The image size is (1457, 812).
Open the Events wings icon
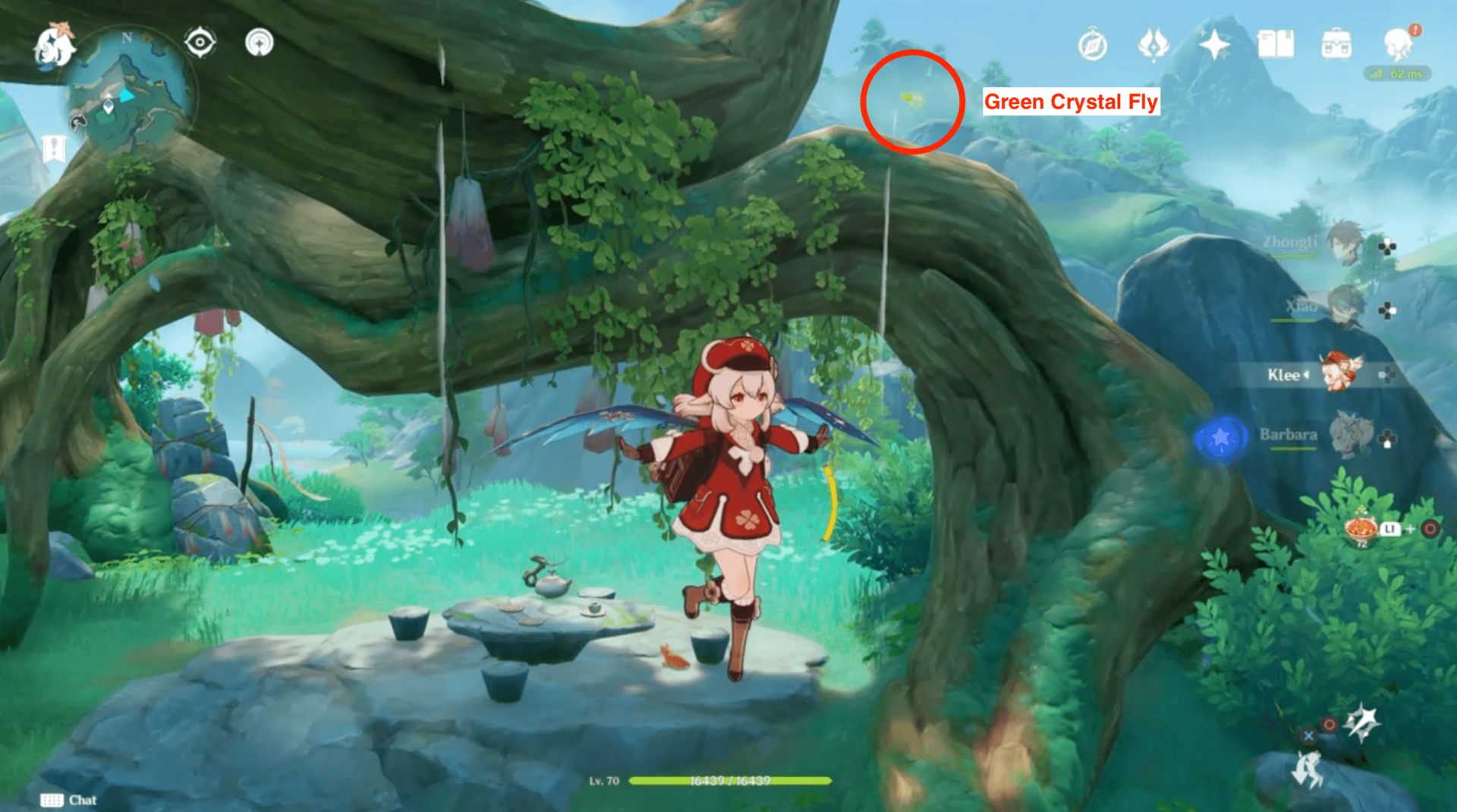pos(1154,44)
